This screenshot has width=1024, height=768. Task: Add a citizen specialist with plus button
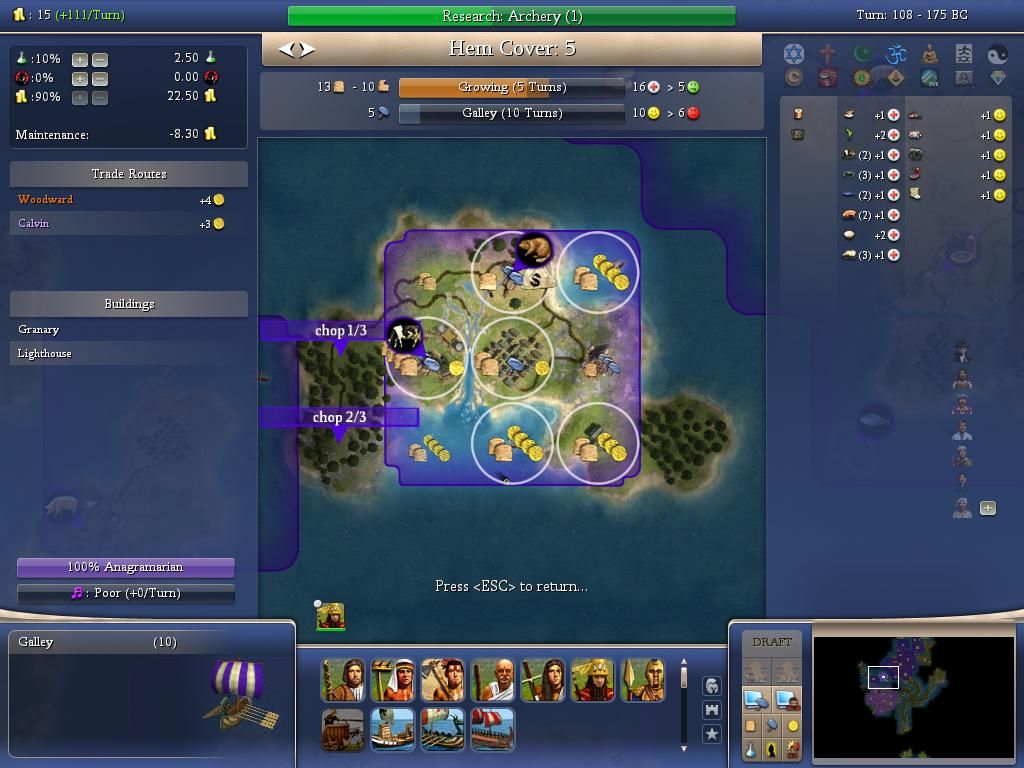click(988, 508)
